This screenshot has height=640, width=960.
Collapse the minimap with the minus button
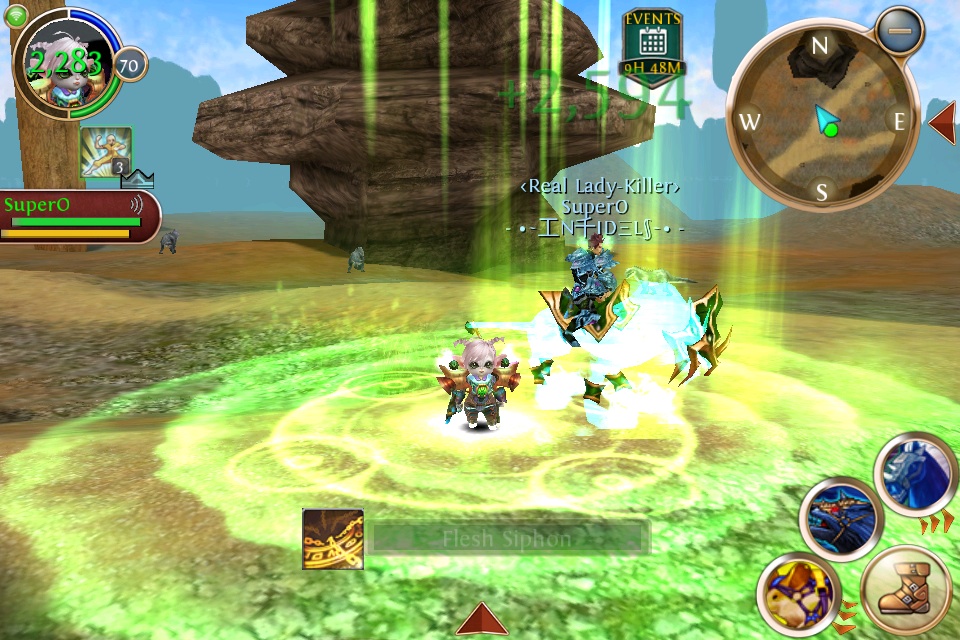point(900,30)
